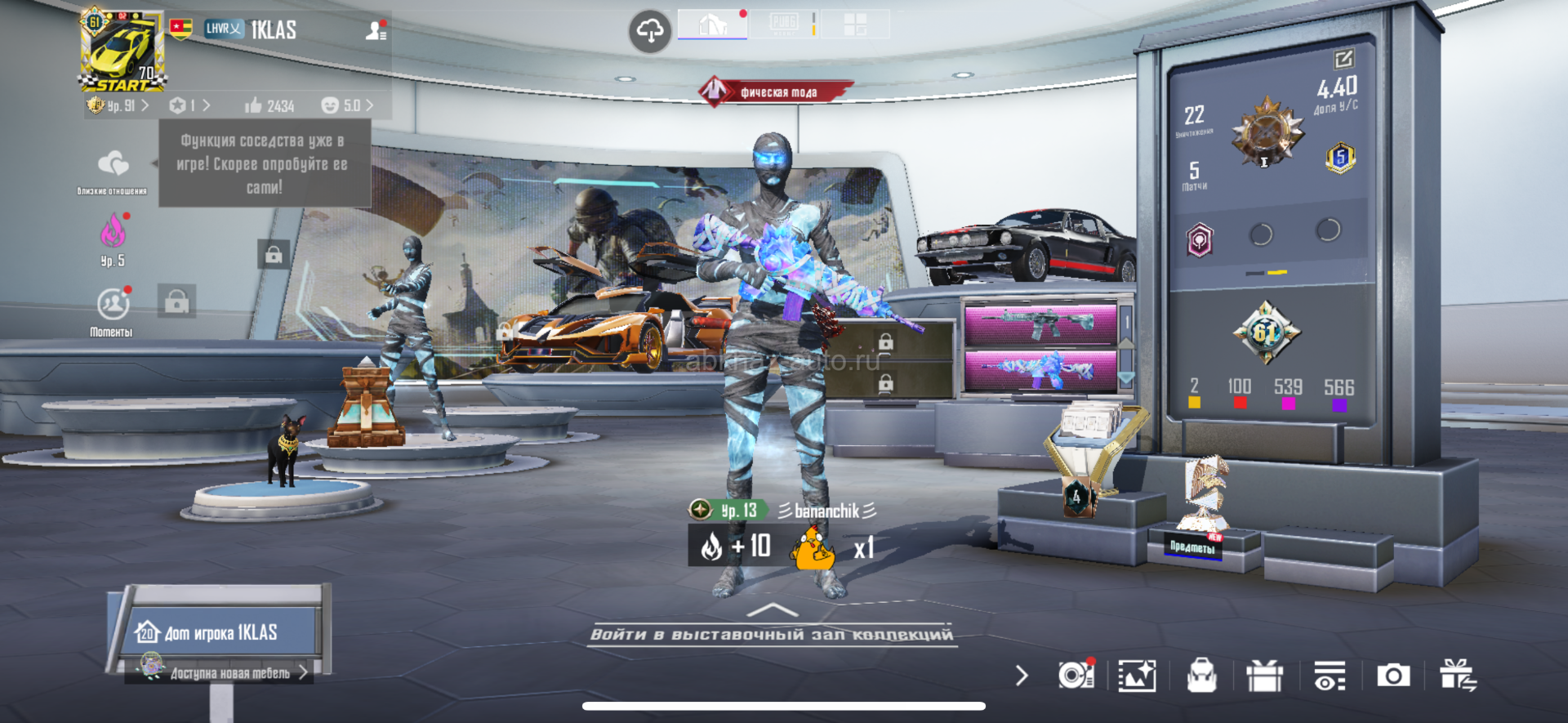Open the red fashion banner with shirt icon
The height and width of the screenshot is (723, 1568).
coord(776,91)
